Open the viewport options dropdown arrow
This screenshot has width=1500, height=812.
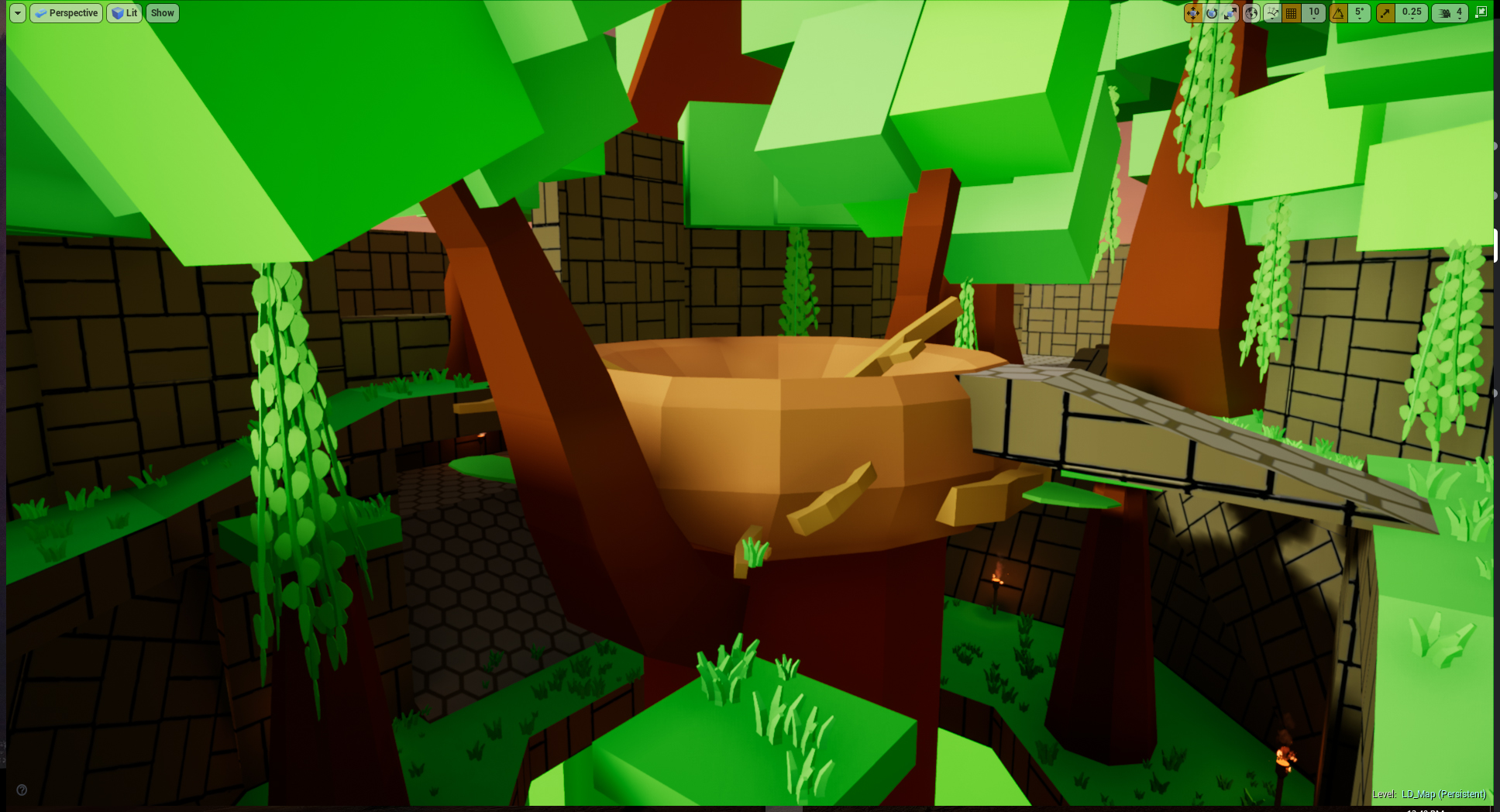pyautogui.click(x=16, y=12)
